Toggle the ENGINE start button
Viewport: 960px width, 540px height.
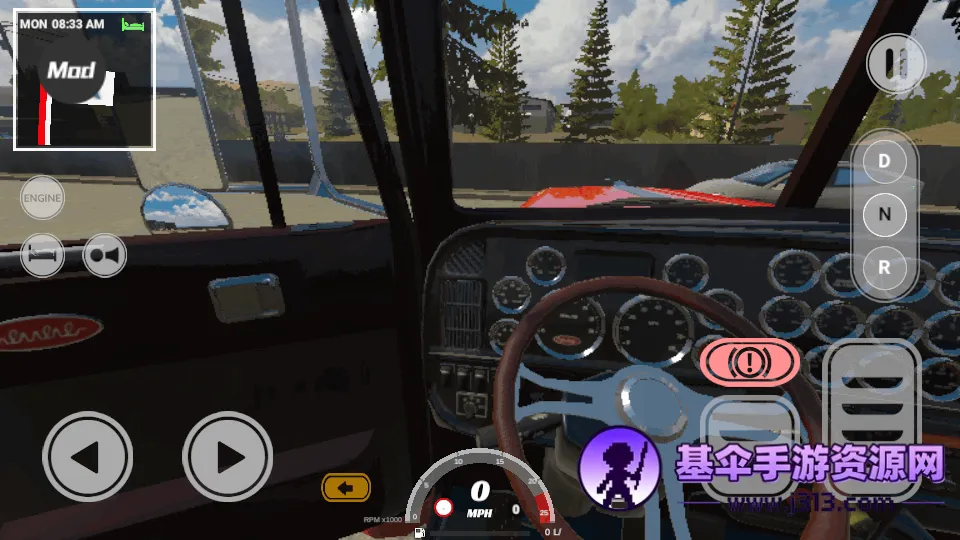pyautogui.click(x=42, y=198)
